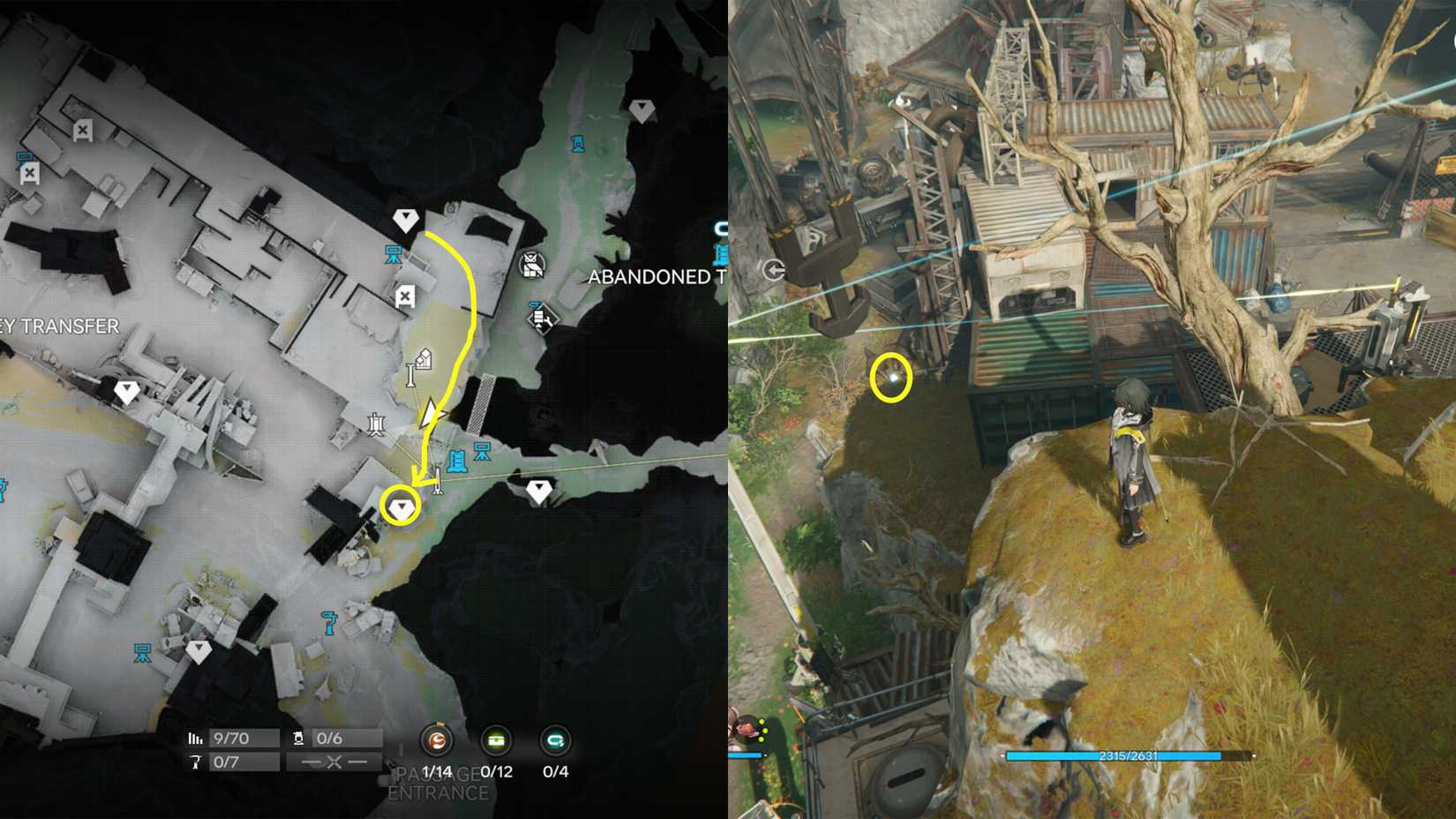Select the crate package icon along the yellow route
The width and height of the screenshot is (1456, 819).
[x=424, y=358]
